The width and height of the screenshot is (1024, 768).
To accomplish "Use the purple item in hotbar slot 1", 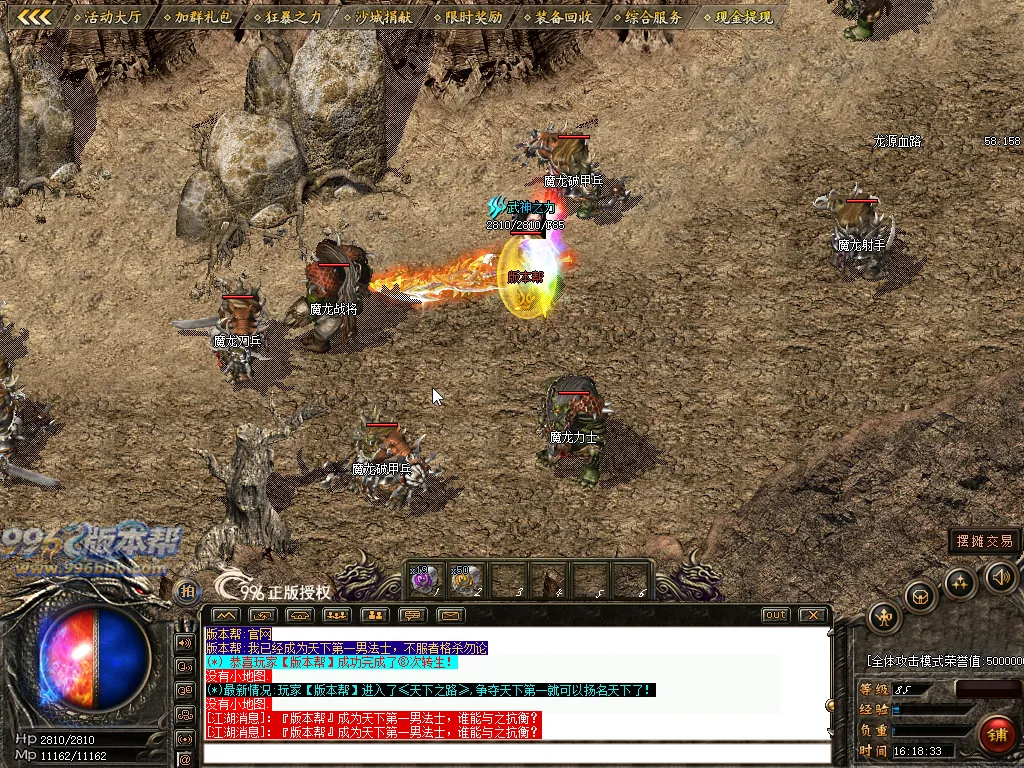I will (424, 579).
